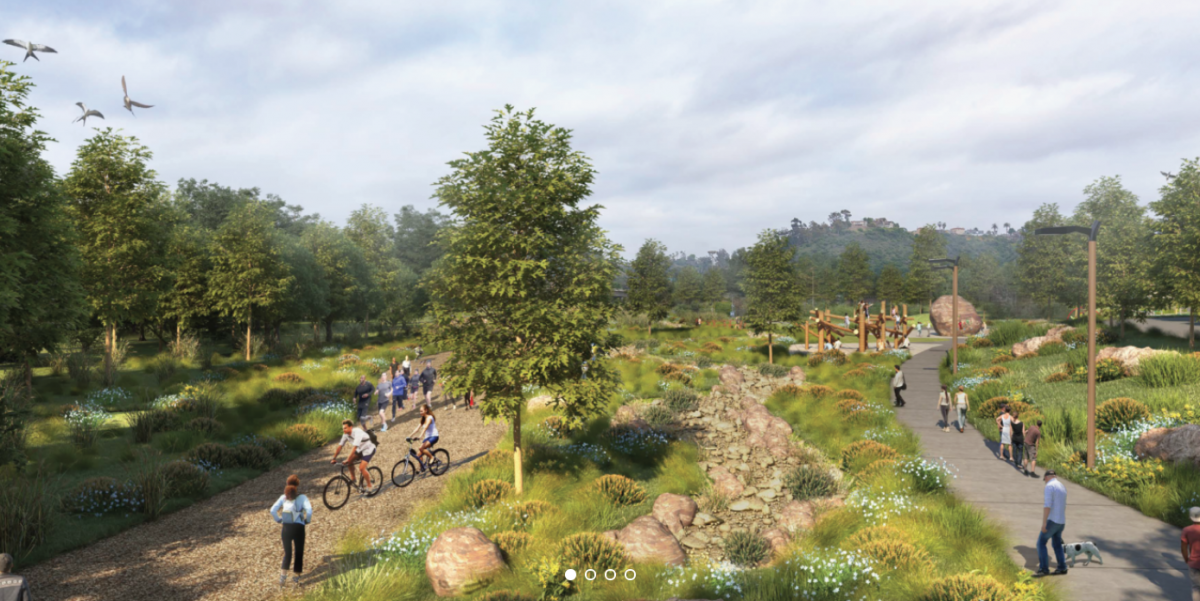Viewport: 1200px width, 601px height.
Task: Select the filled first carousel dot
Action: 570,575
